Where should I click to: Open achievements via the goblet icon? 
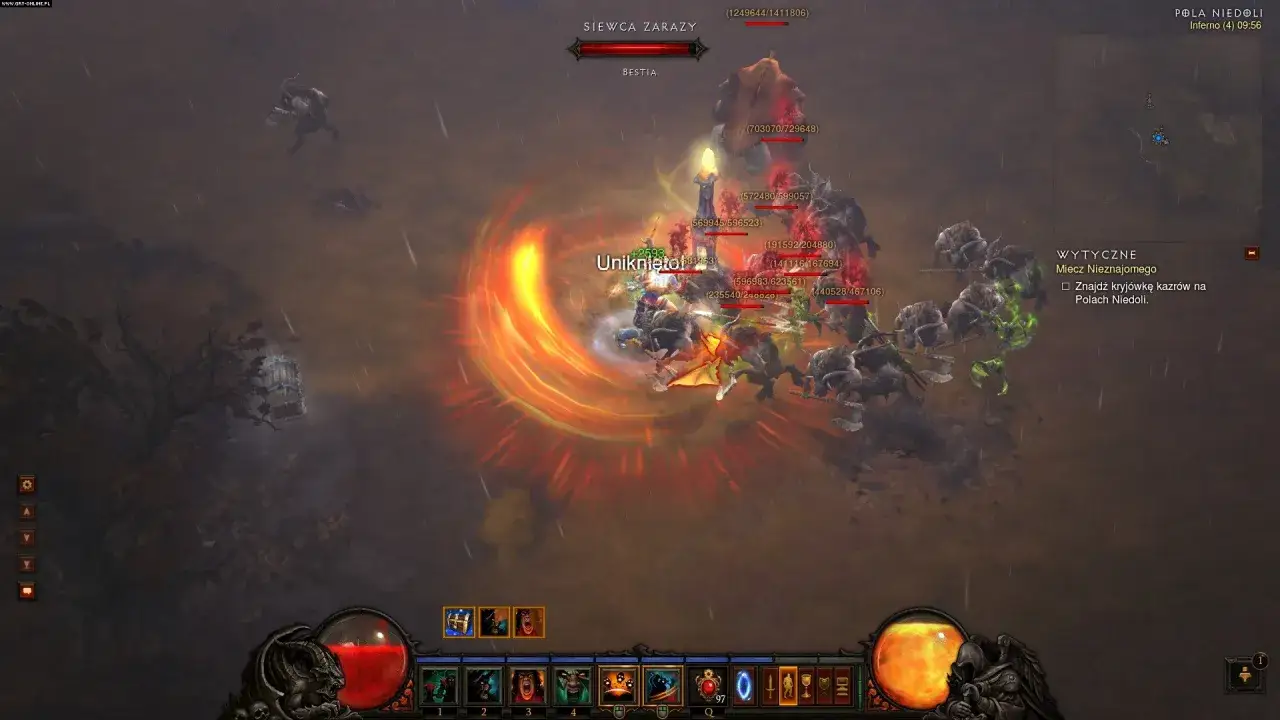806,684
